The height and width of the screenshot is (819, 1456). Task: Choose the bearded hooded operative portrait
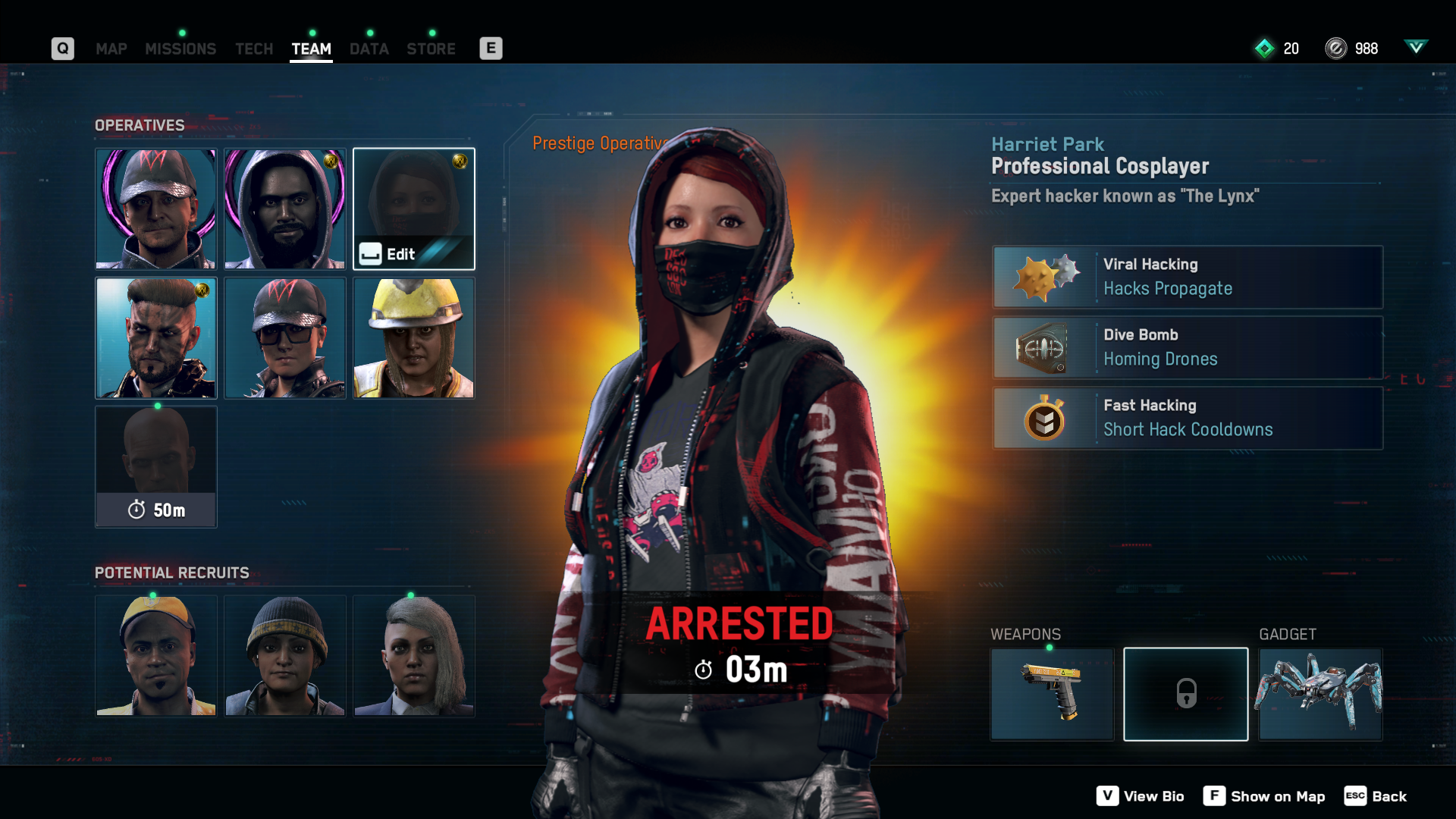[x=284, y=209]
